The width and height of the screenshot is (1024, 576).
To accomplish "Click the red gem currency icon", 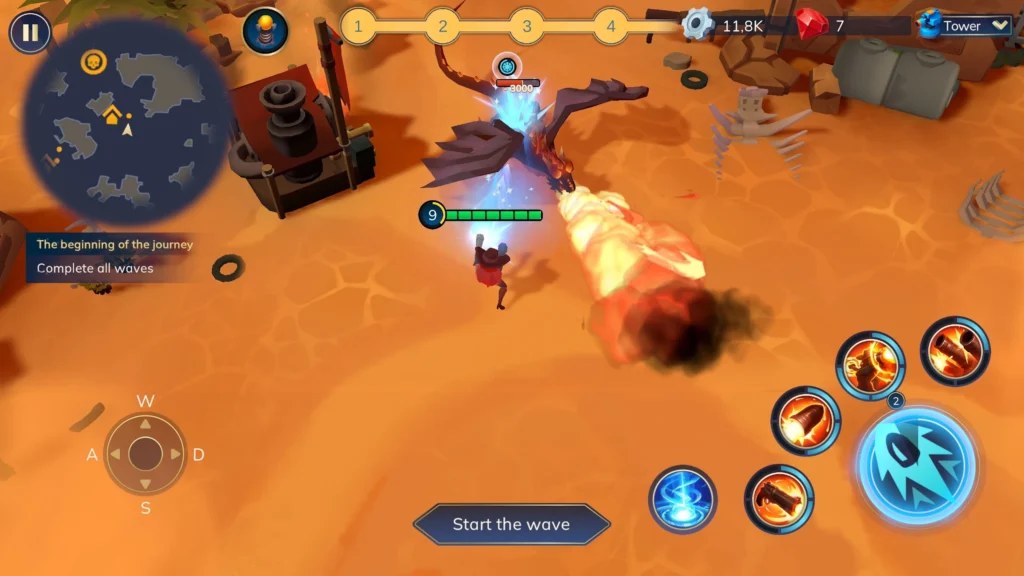I will tap(811, 24).
